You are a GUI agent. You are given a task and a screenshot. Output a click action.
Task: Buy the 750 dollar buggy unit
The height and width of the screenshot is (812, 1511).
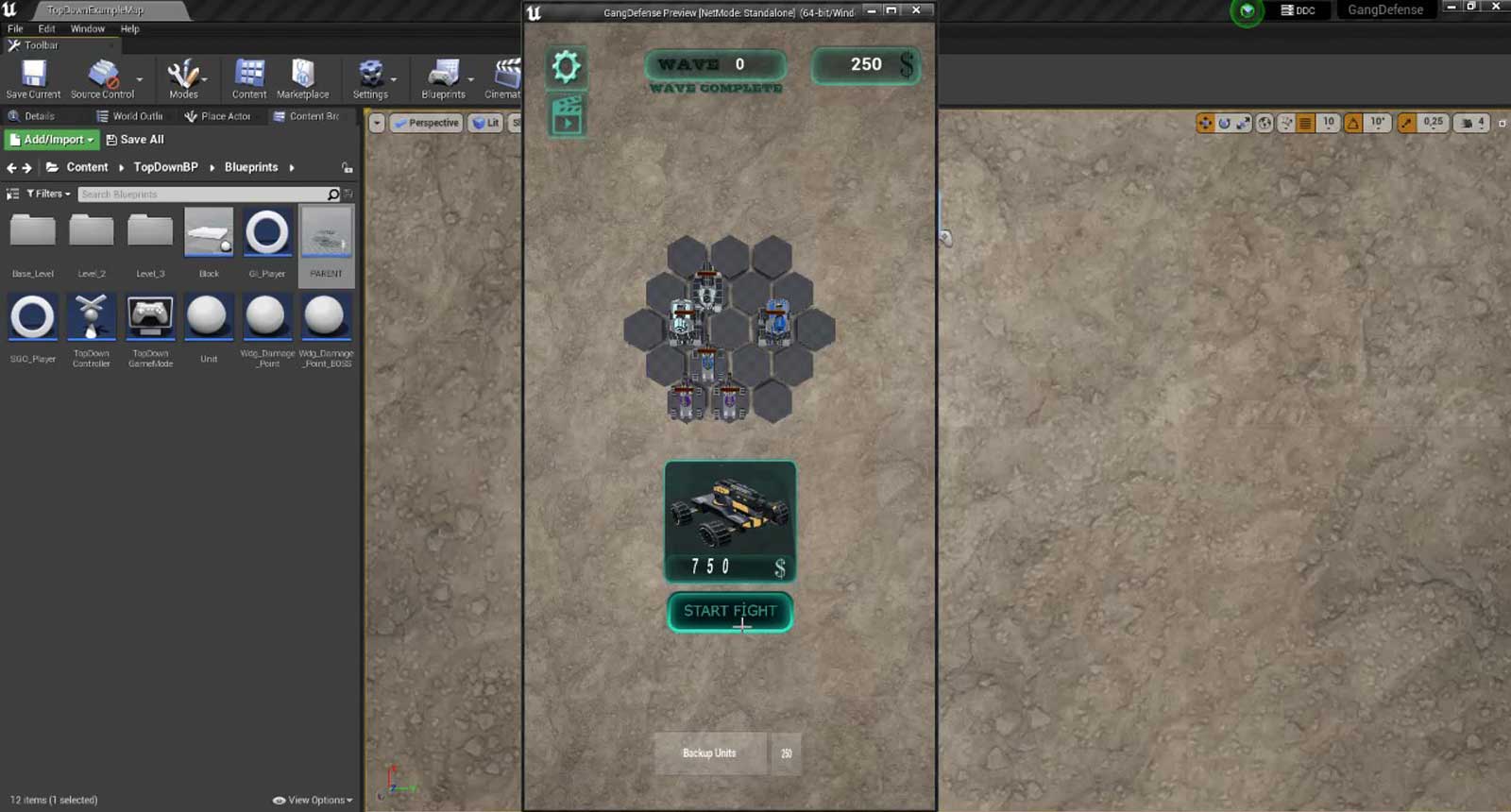click(x=730, y=520)
